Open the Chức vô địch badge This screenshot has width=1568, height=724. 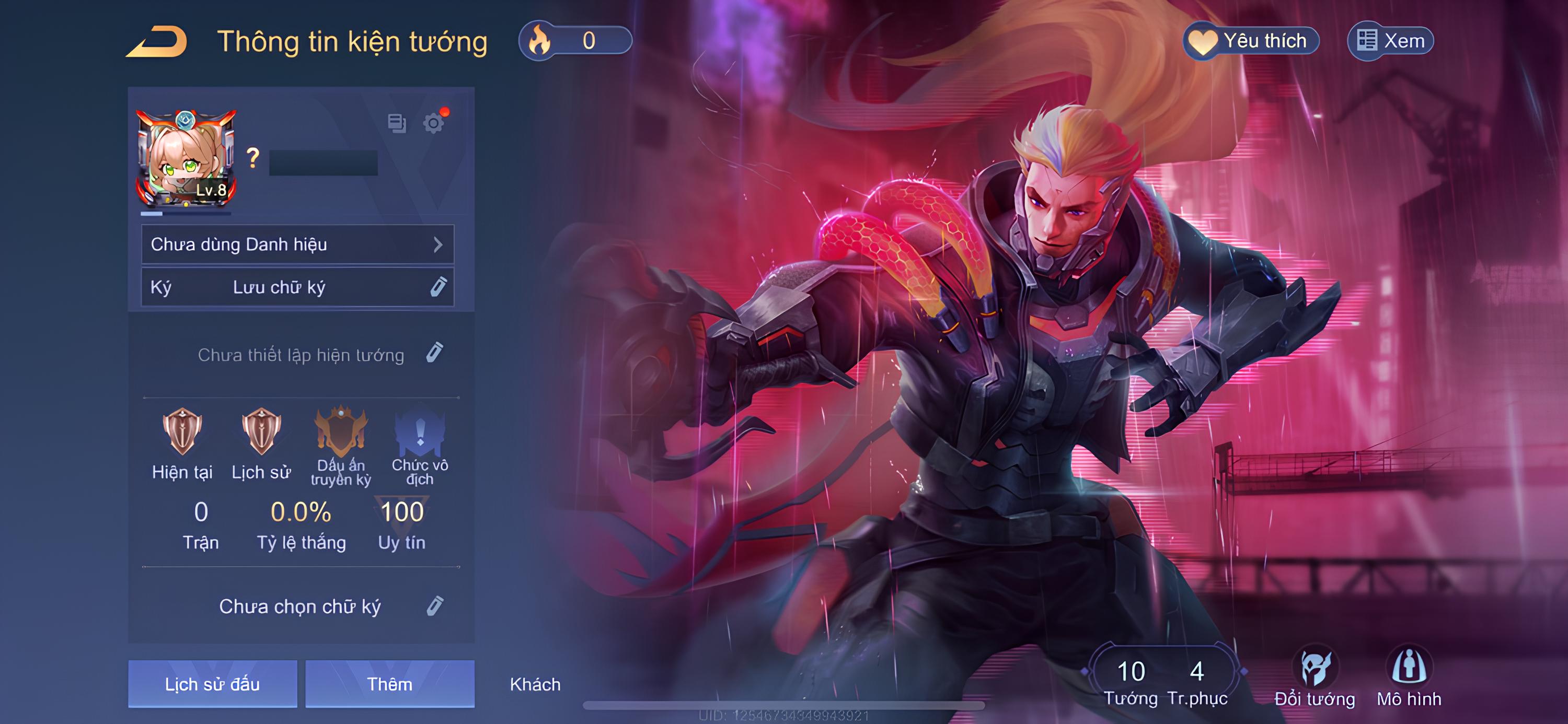point(420,433)
